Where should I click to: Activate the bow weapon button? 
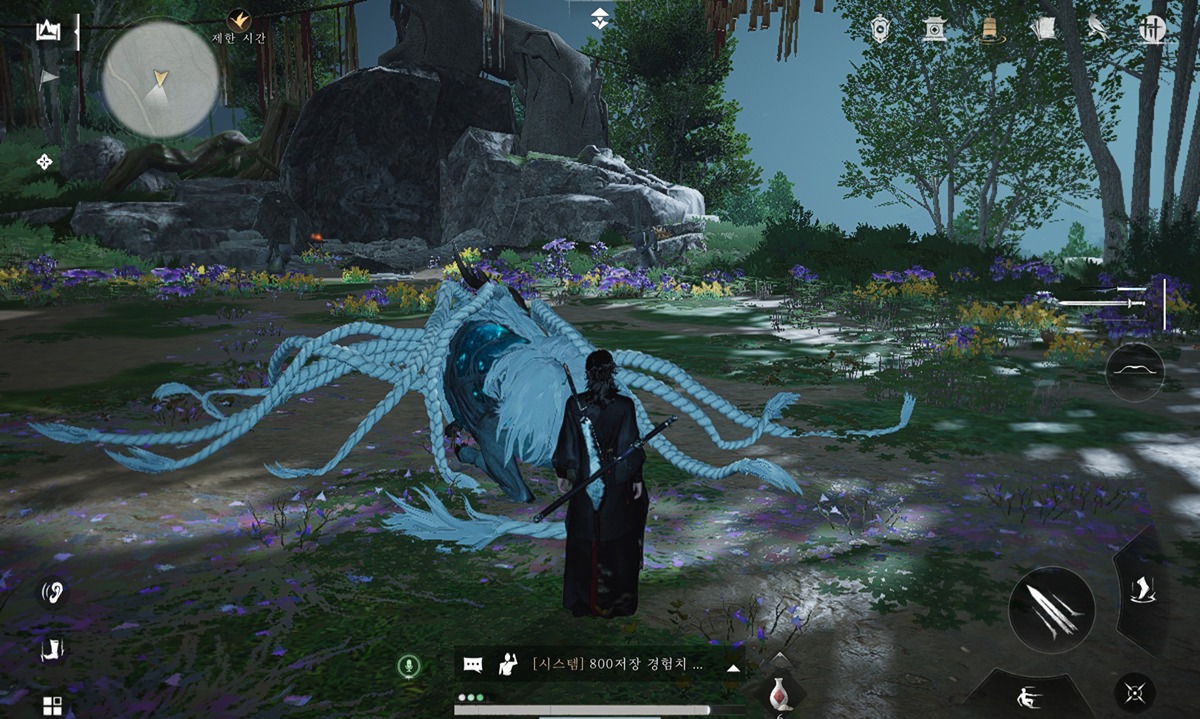tap(1135, 372)
